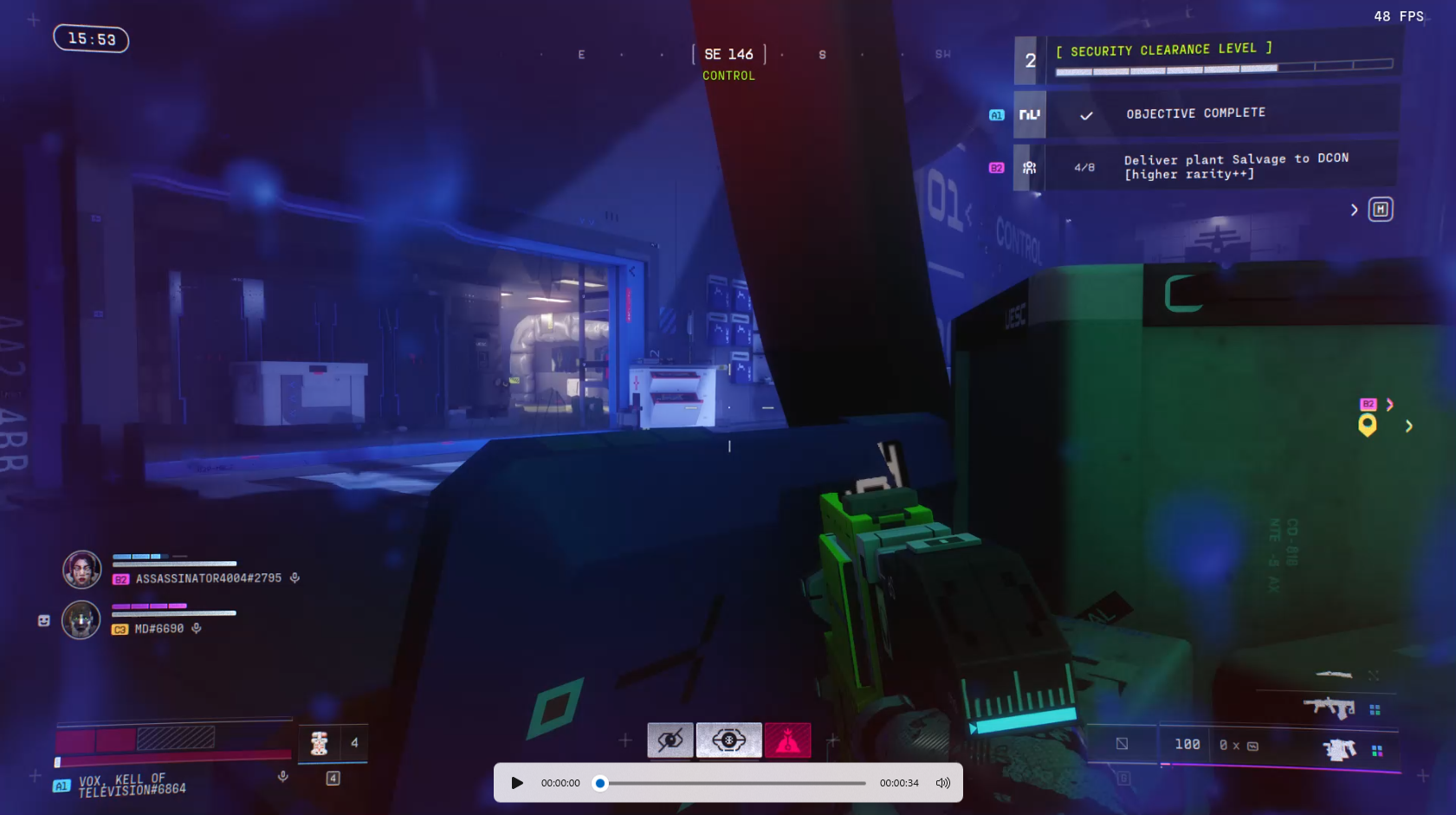
Task: Open the Deliver plant Salvage objective
Action: click(1221, 166)
